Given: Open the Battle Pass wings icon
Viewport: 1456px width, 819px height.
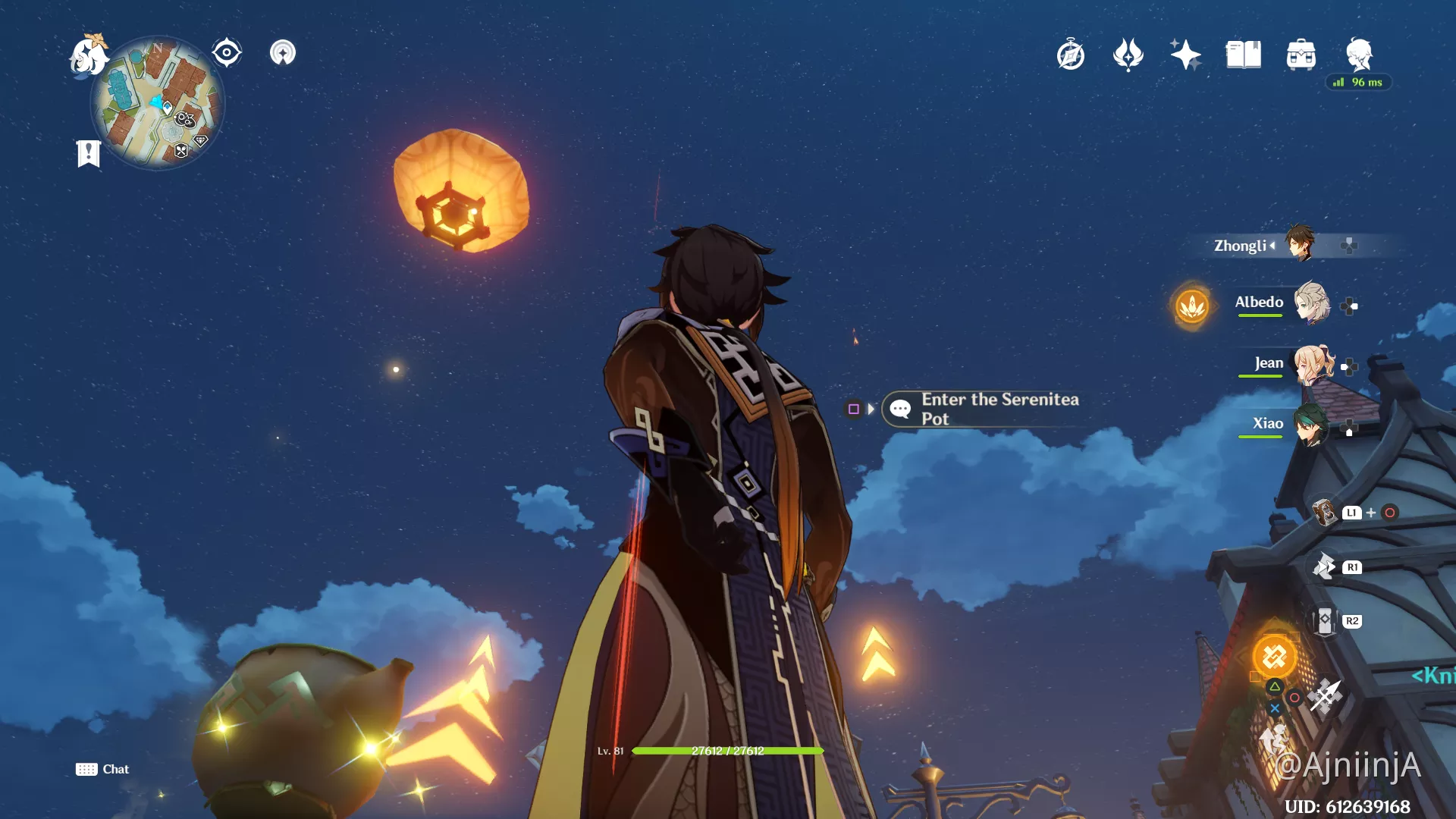Looking at the screenshot, I should (x=1127, y=53).
